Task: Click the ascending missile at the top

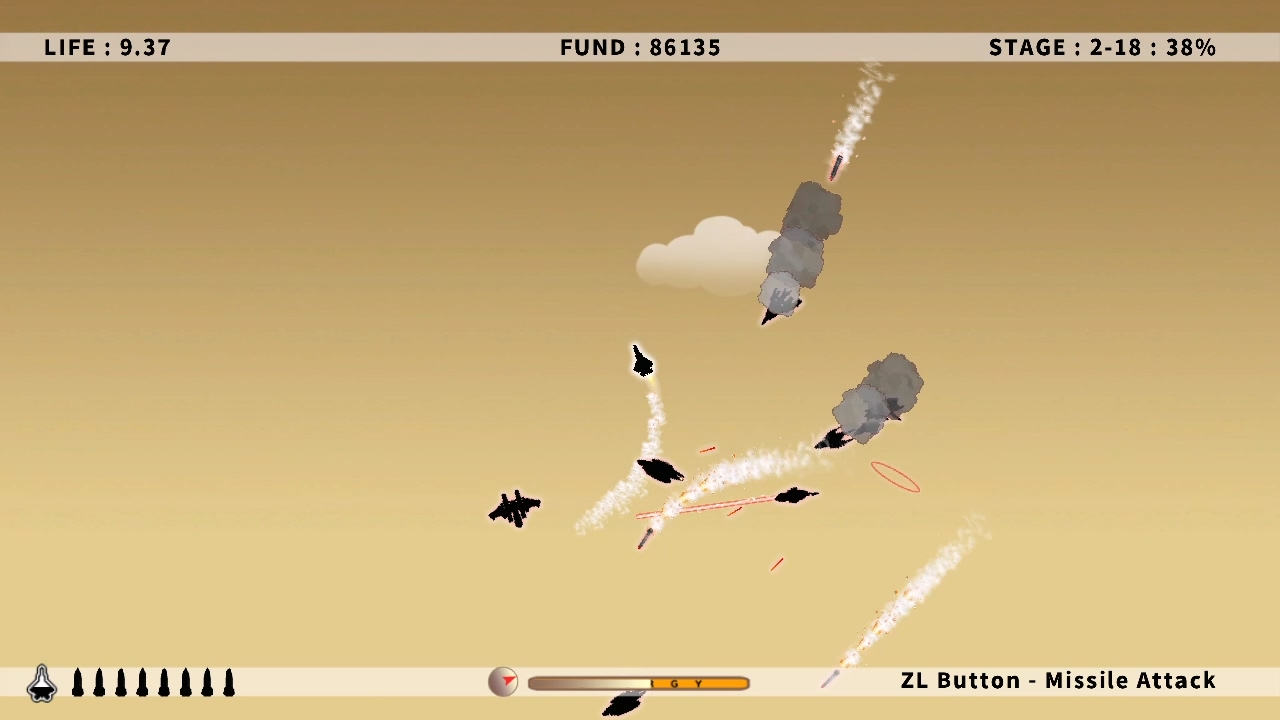Action: click(x=837, y=165)
